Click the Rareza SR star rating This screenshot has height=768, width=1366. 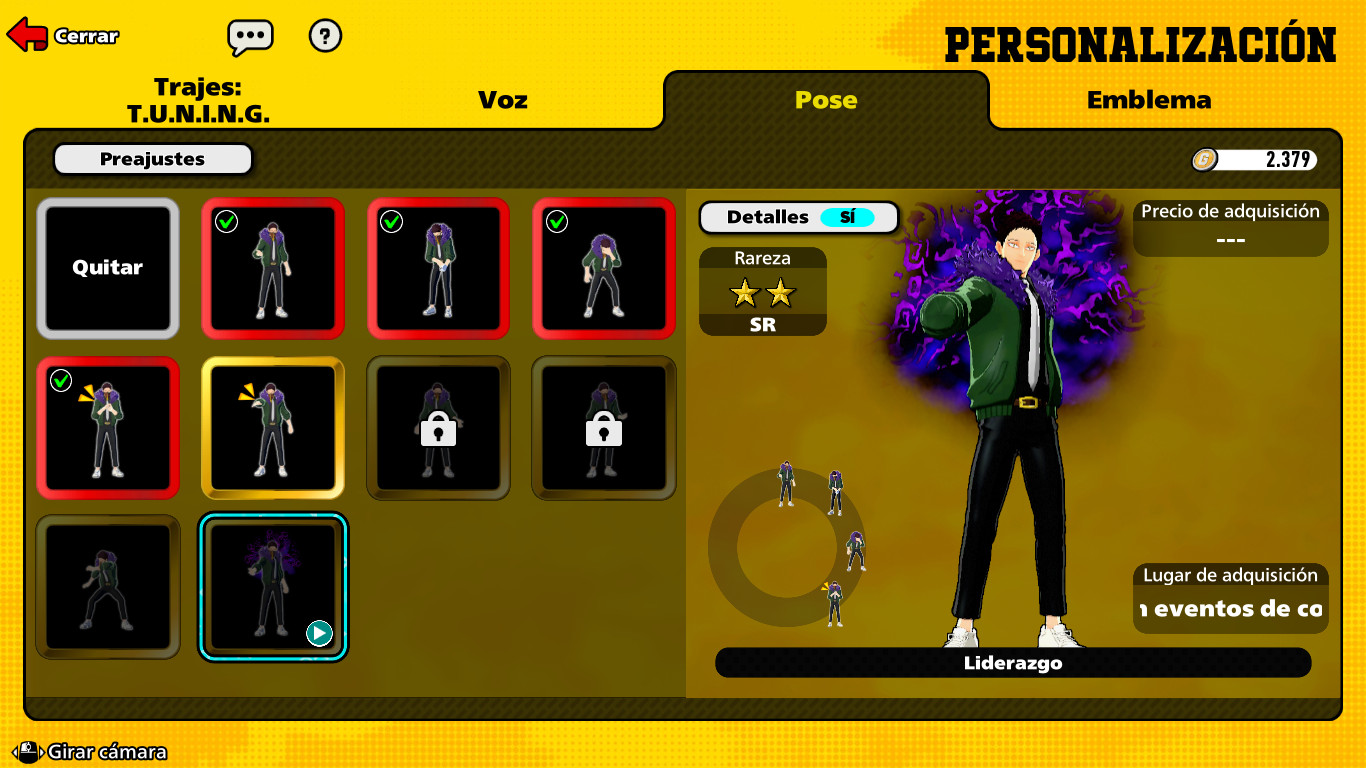click(762, 294)
